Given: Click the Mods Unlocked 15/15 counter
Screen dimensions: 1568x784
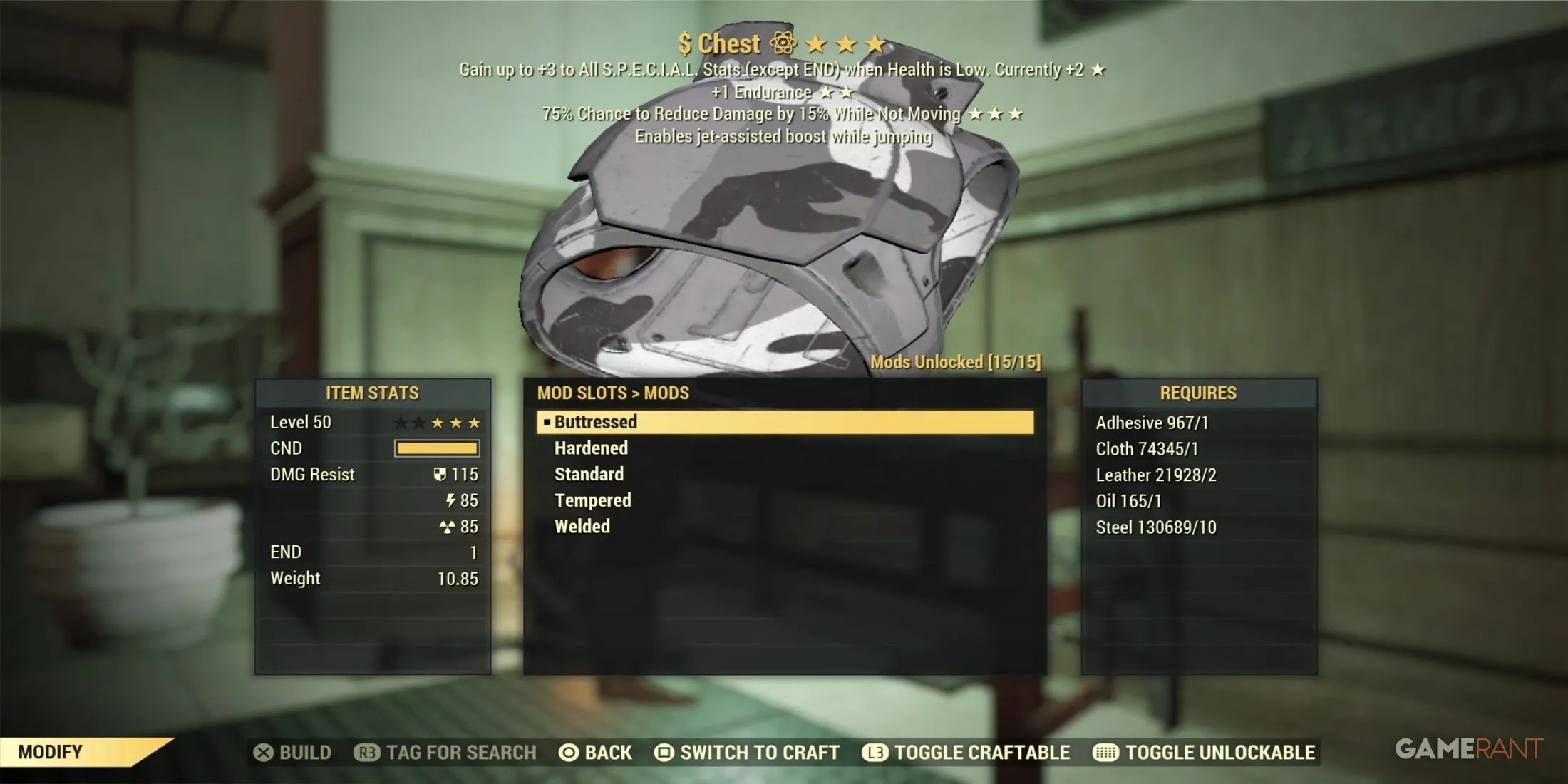Looking at the screenshot, I should (x=956, y=361).
